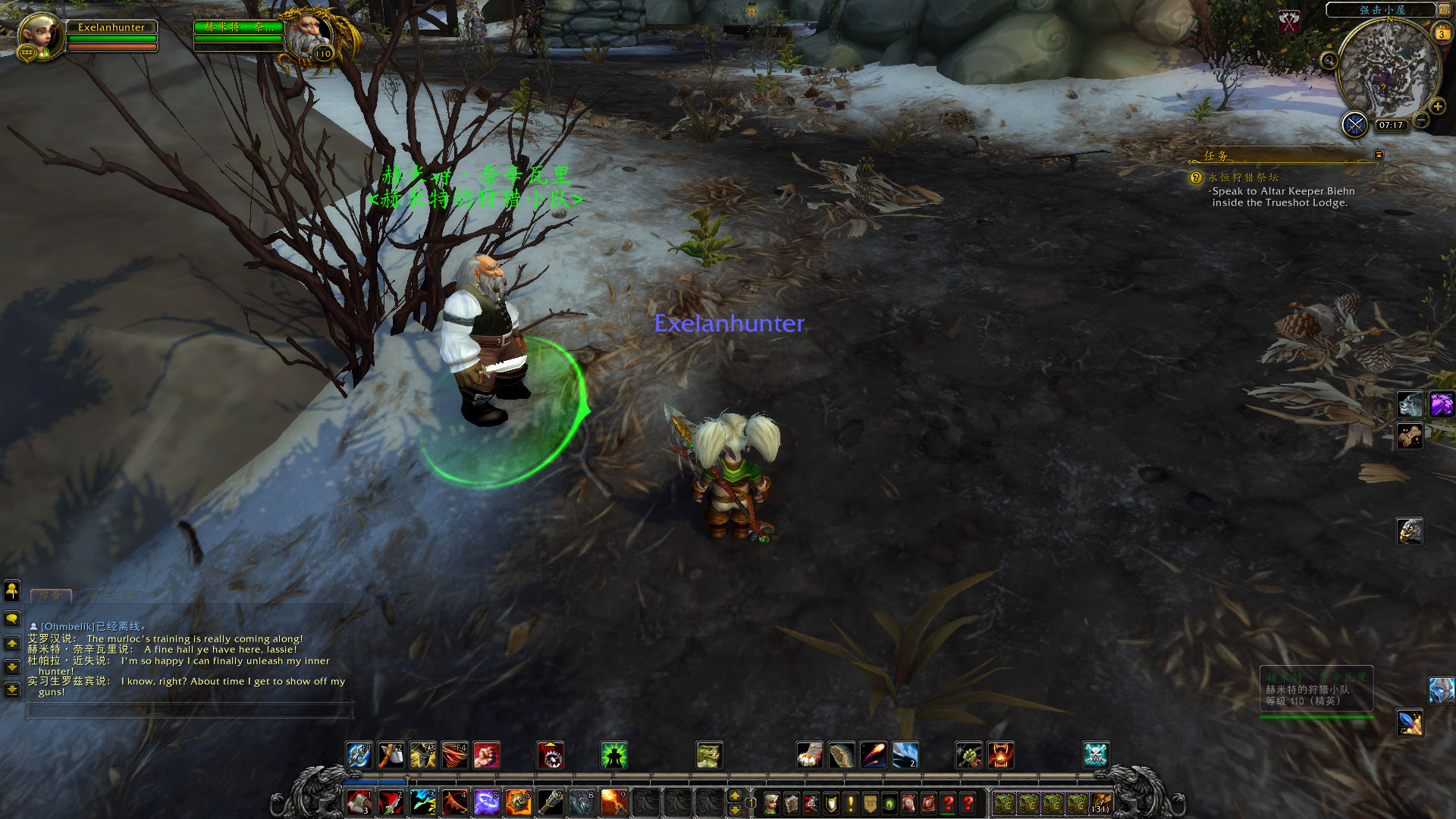Image resolution: width=1456 pixels, height=819 pixels.
Task: Activate the clenched red fist ability
Action: 487,755
